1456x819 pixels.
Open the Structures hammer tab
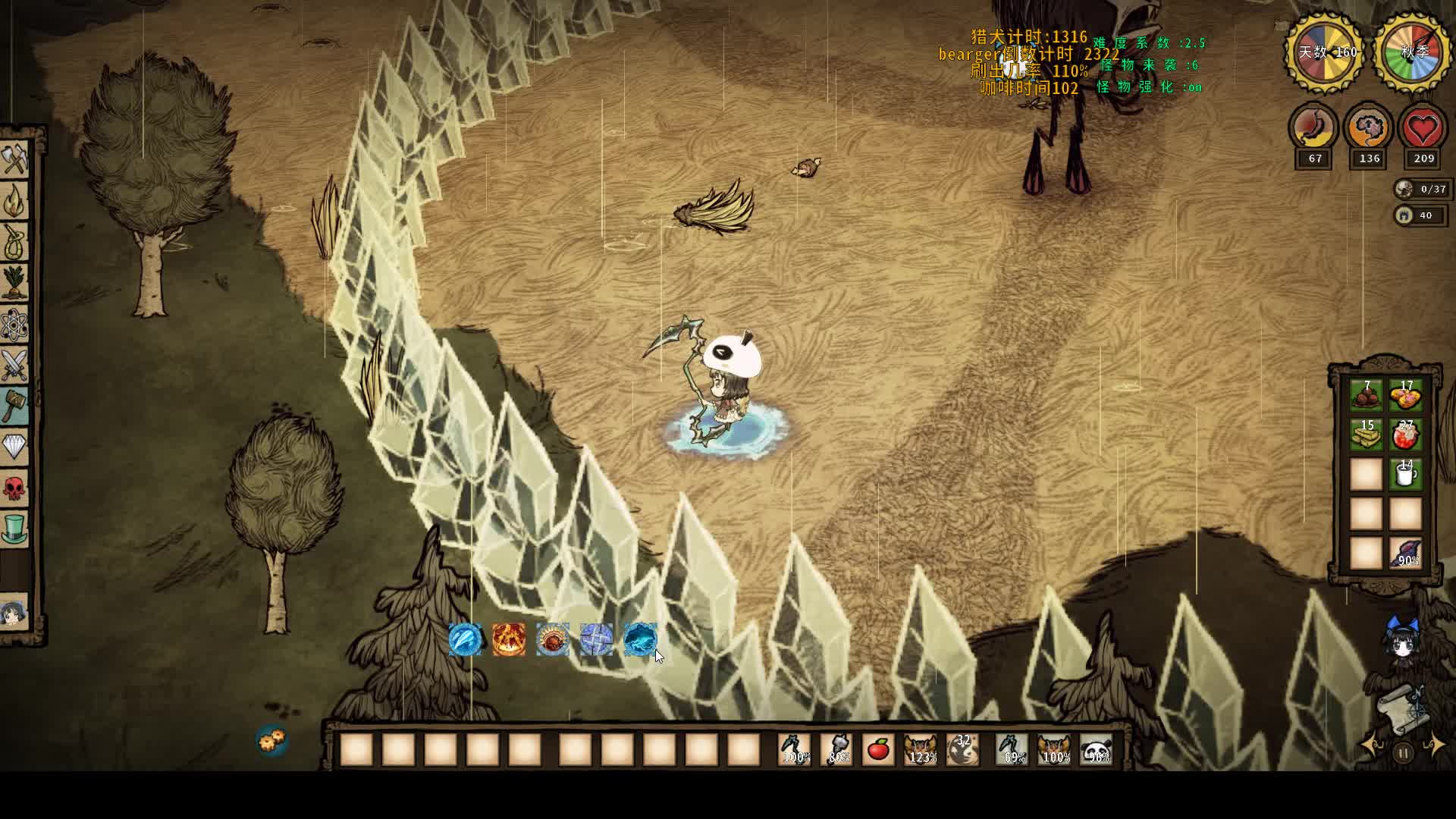click(14, 406)
